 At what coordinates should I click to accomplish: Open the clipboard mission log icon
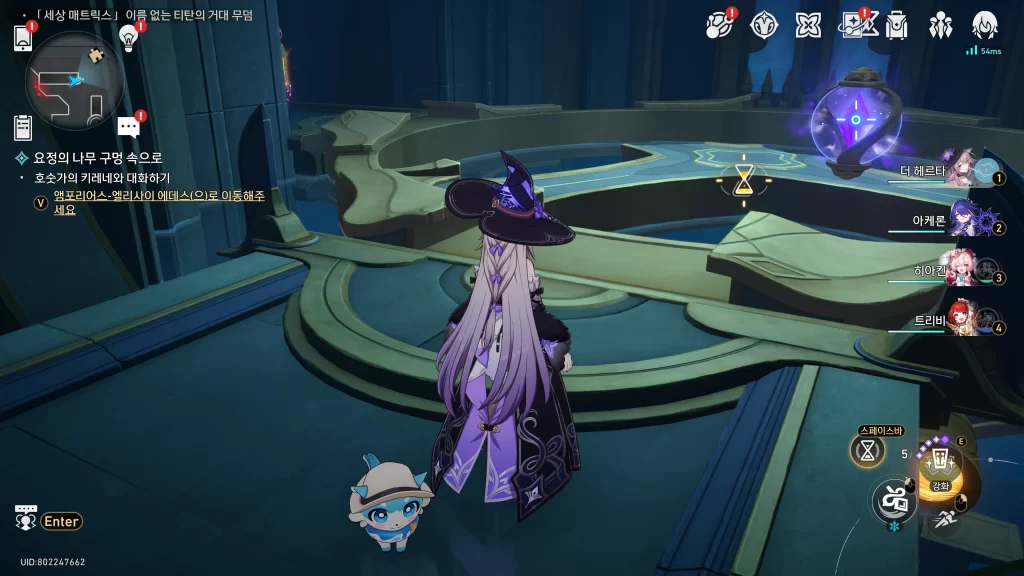23,127
